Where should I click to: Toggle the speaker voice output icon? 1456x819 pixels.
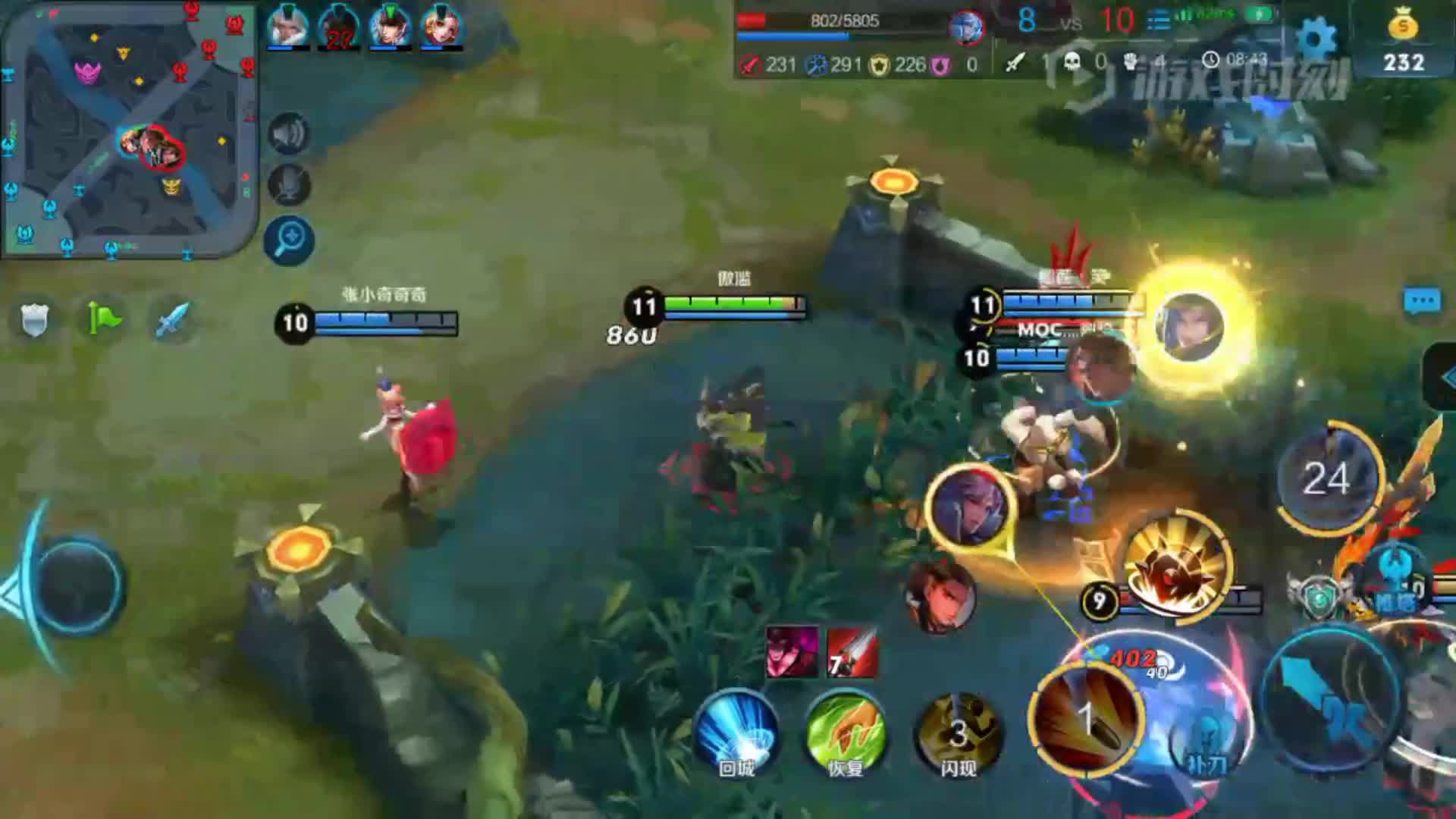tap(289, 134)
